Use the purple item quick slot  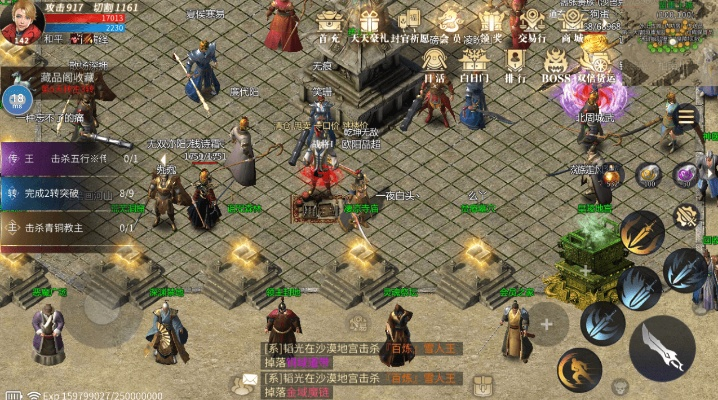coord(686,175)
